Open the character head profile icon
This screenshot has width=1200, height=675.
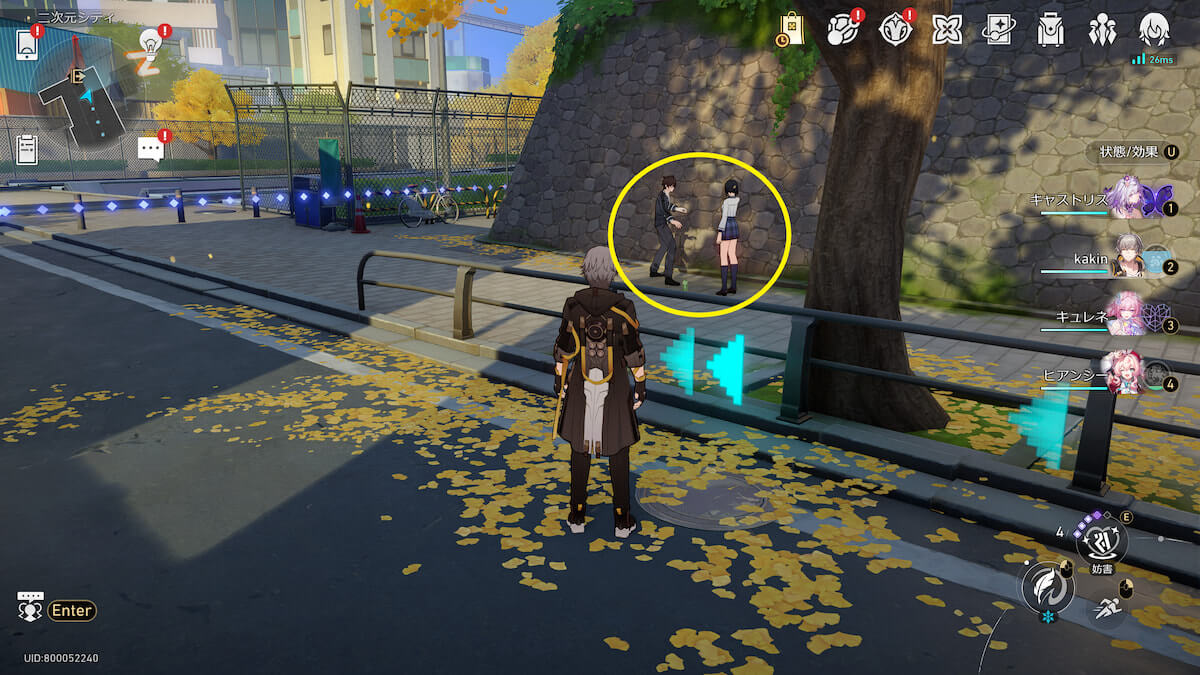[1154, 30]
